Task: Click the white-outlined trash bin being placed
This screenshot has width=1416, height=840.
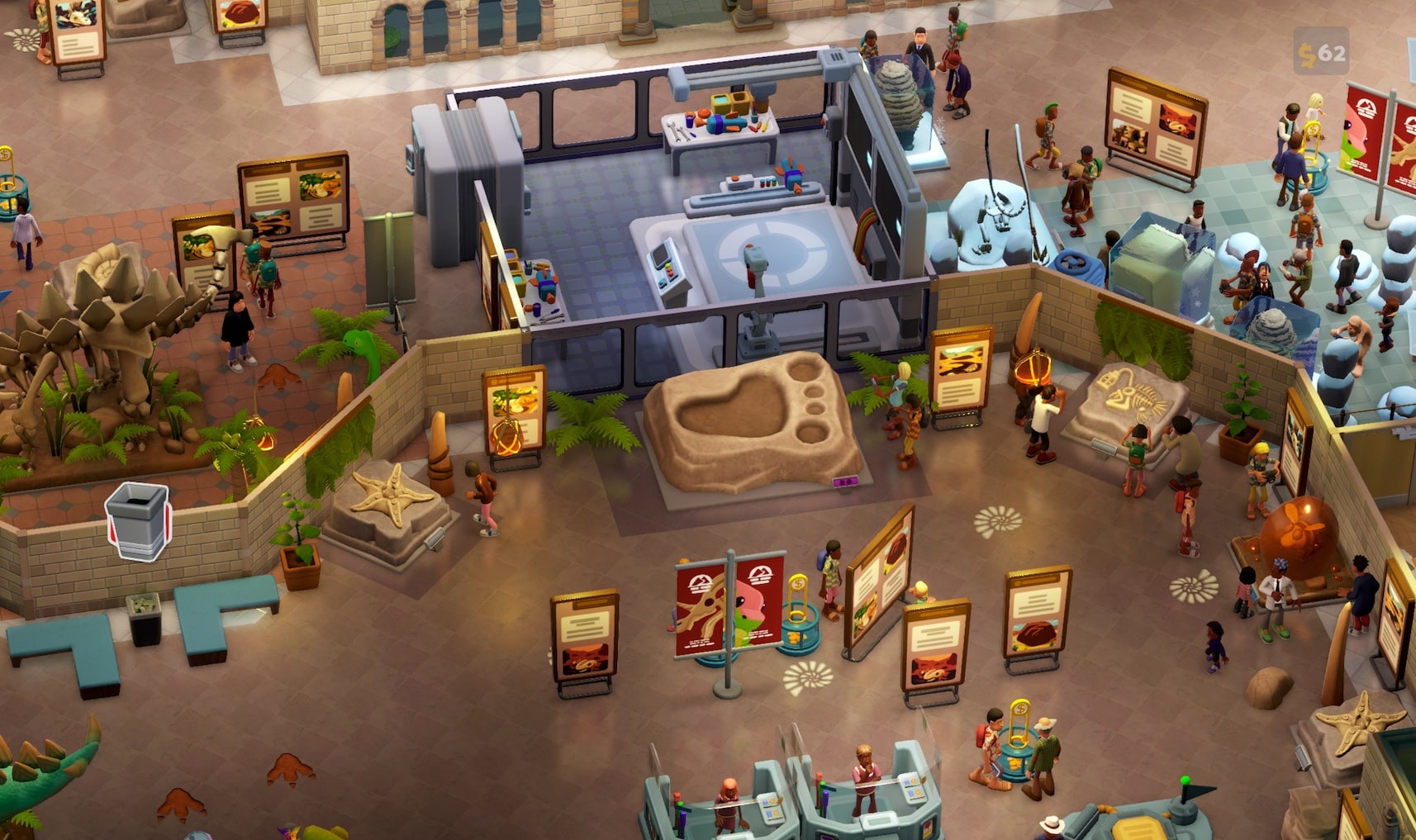Action: [138, 521]
